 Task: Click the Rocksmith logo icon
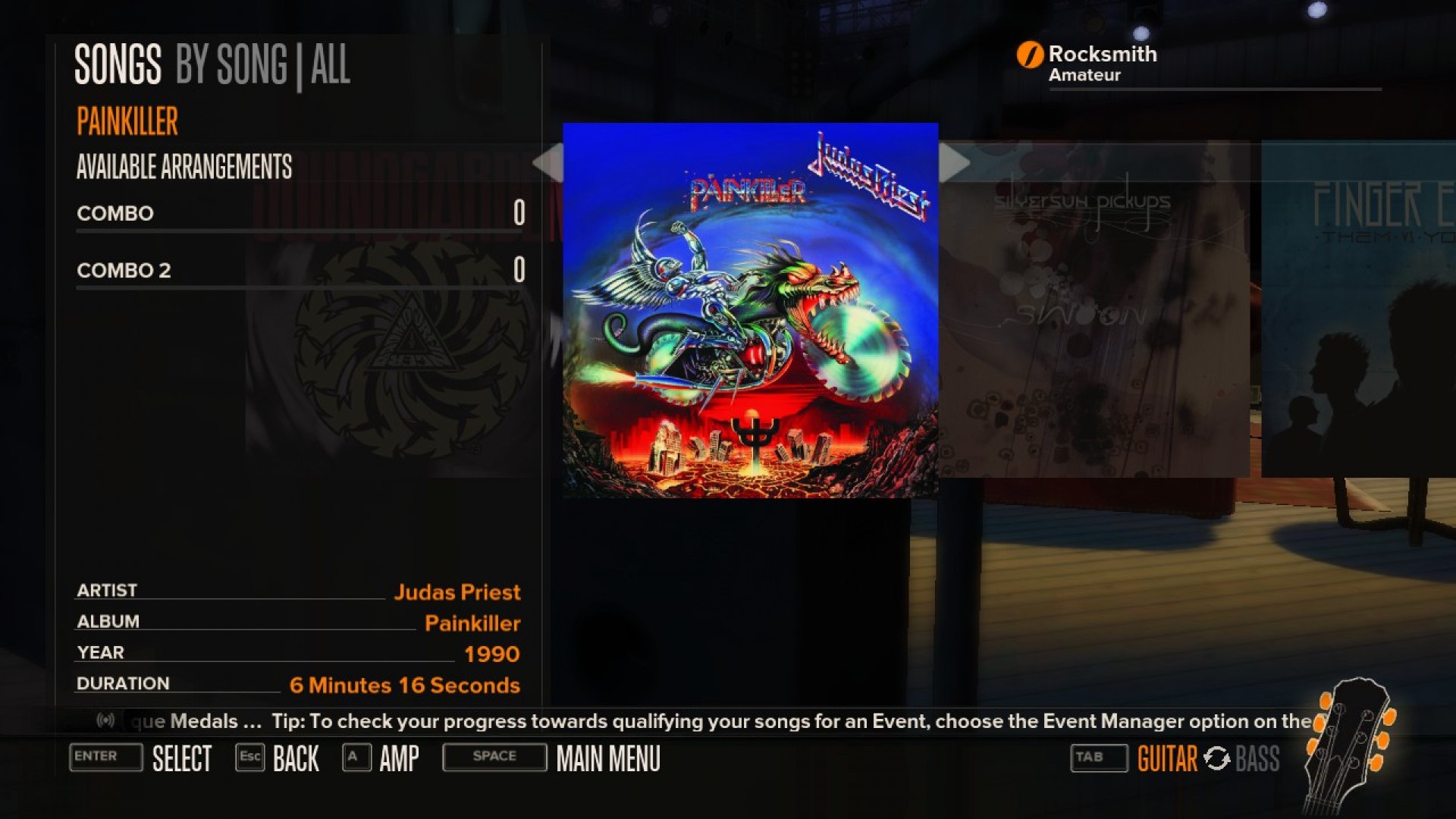1029,54
